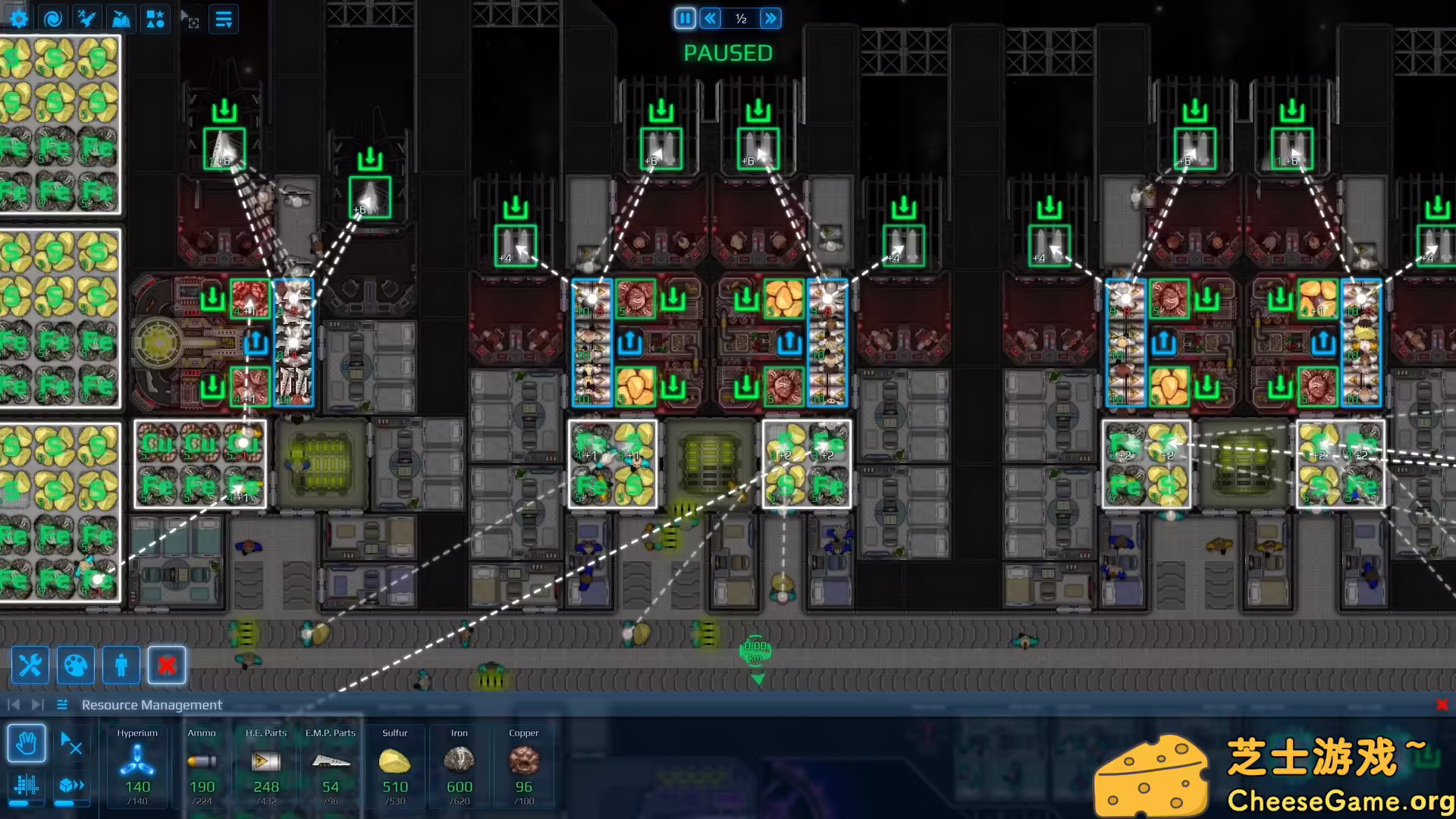
Task: Select the ship build rocket icon
Action: click(x=87, y=18)
